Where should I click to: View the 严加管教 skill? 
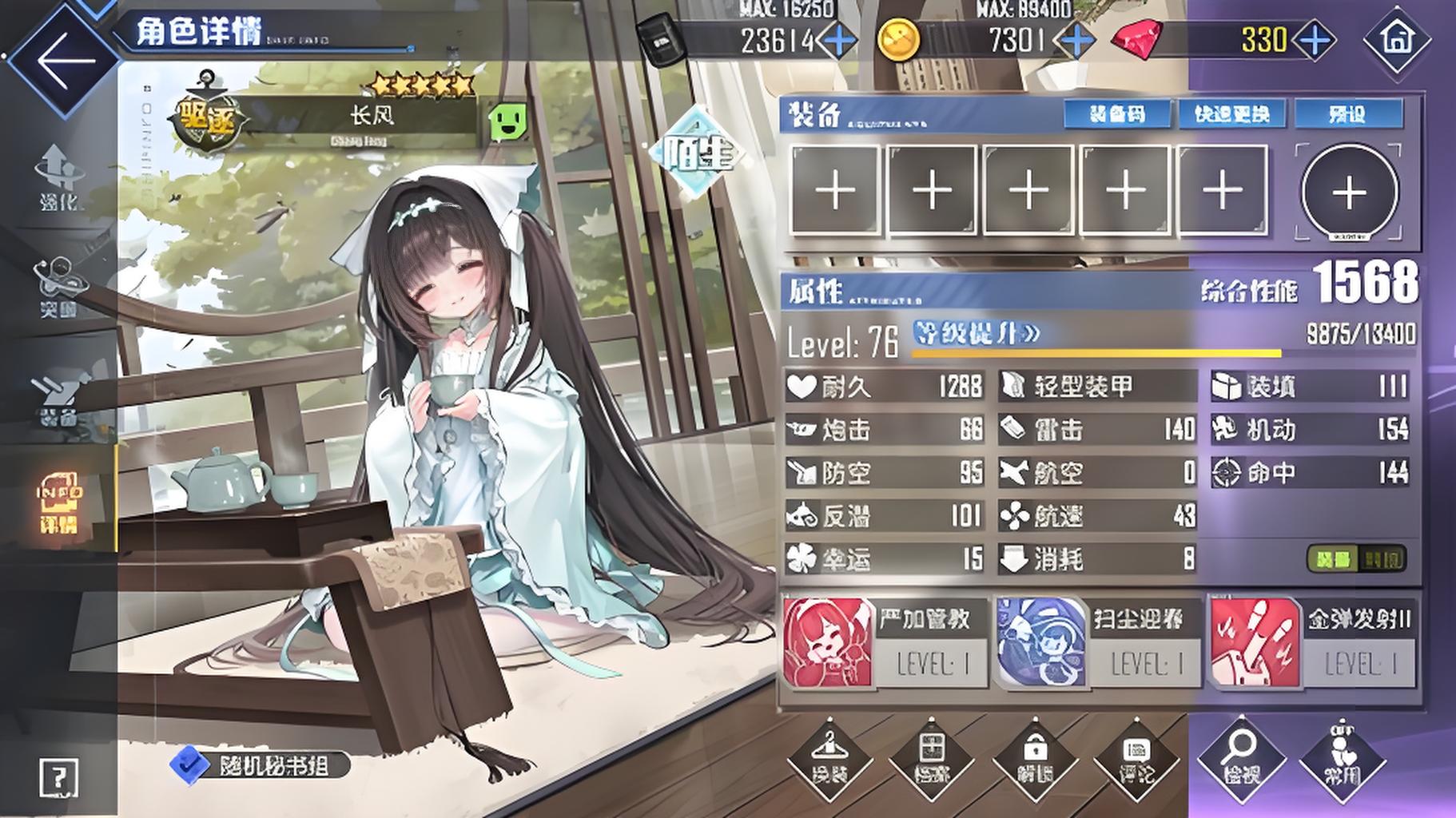pyautogui.click(x=878, y=642)
